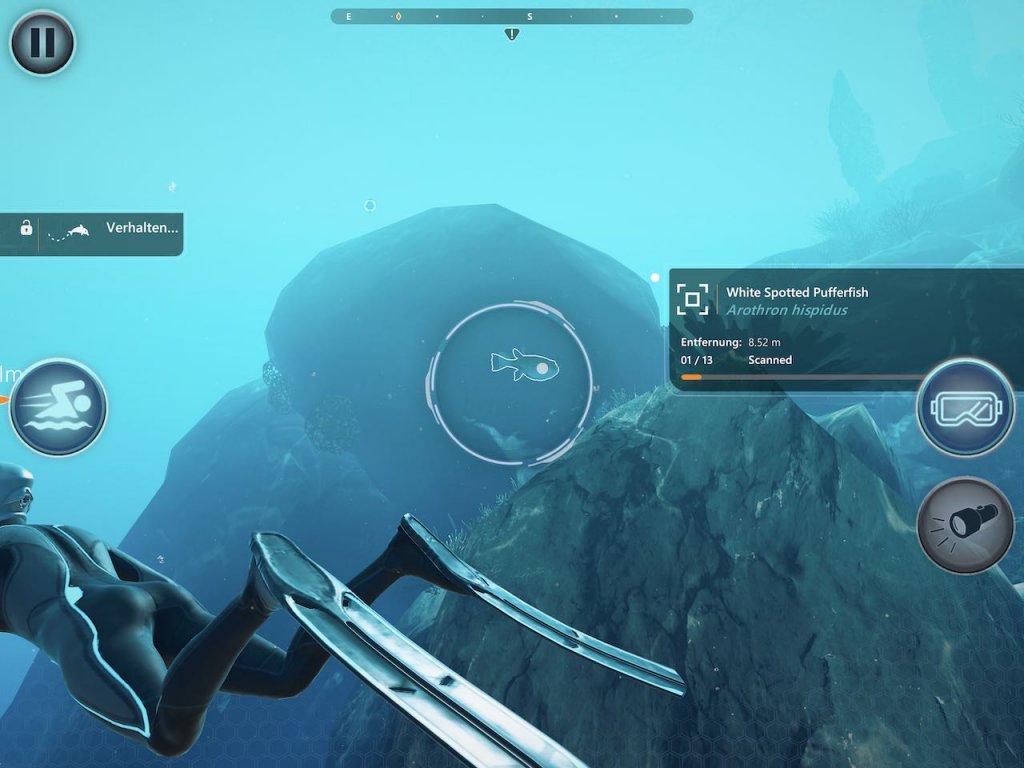
Task: Tap the swimmer sprint button
Action: [58, 407]
